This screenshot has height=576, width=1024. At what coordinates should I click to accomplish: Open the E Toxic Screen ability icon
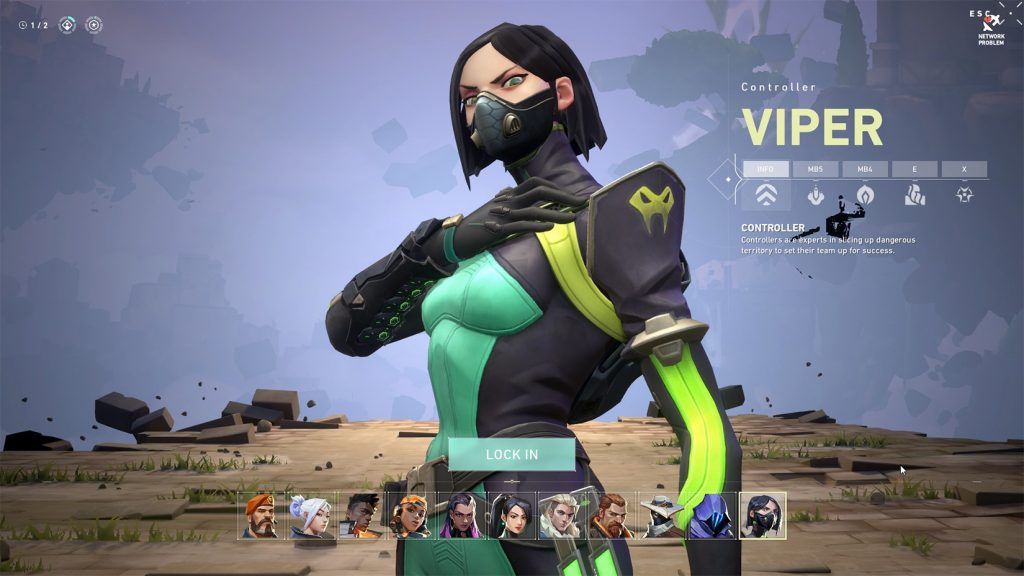click(x=915, y=194)
